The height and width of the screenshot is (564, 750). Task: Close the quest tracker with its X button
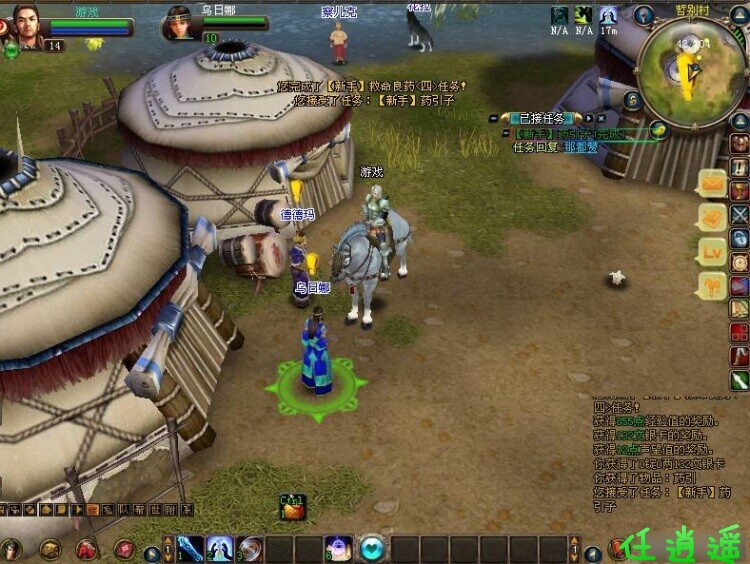point(600,118)
